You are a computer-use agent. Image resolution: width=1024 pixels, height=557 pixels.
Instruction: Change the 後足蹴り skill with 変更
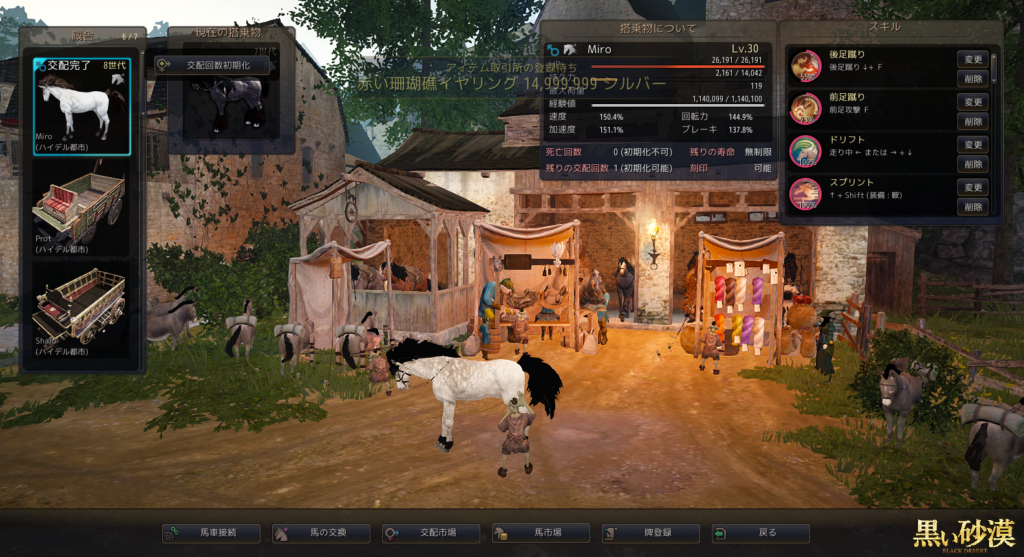tap(973, 59)
